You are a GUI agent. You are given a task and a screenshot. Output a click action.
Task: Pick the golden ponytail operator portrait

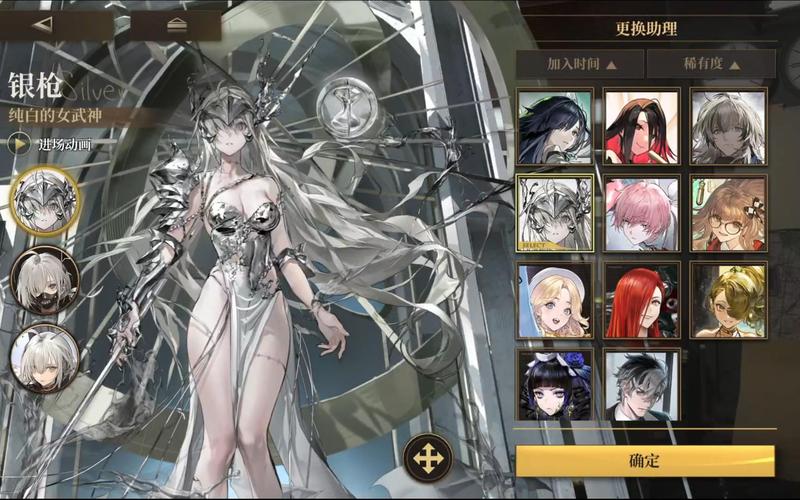(728, 300)
